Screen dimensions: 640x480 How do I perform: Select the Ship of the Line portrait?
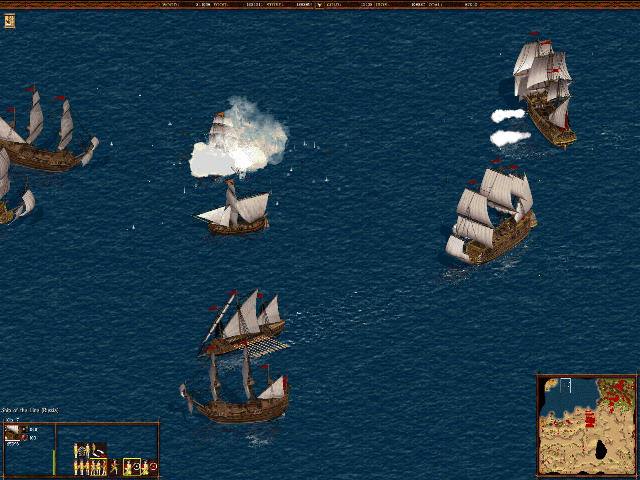12,432
